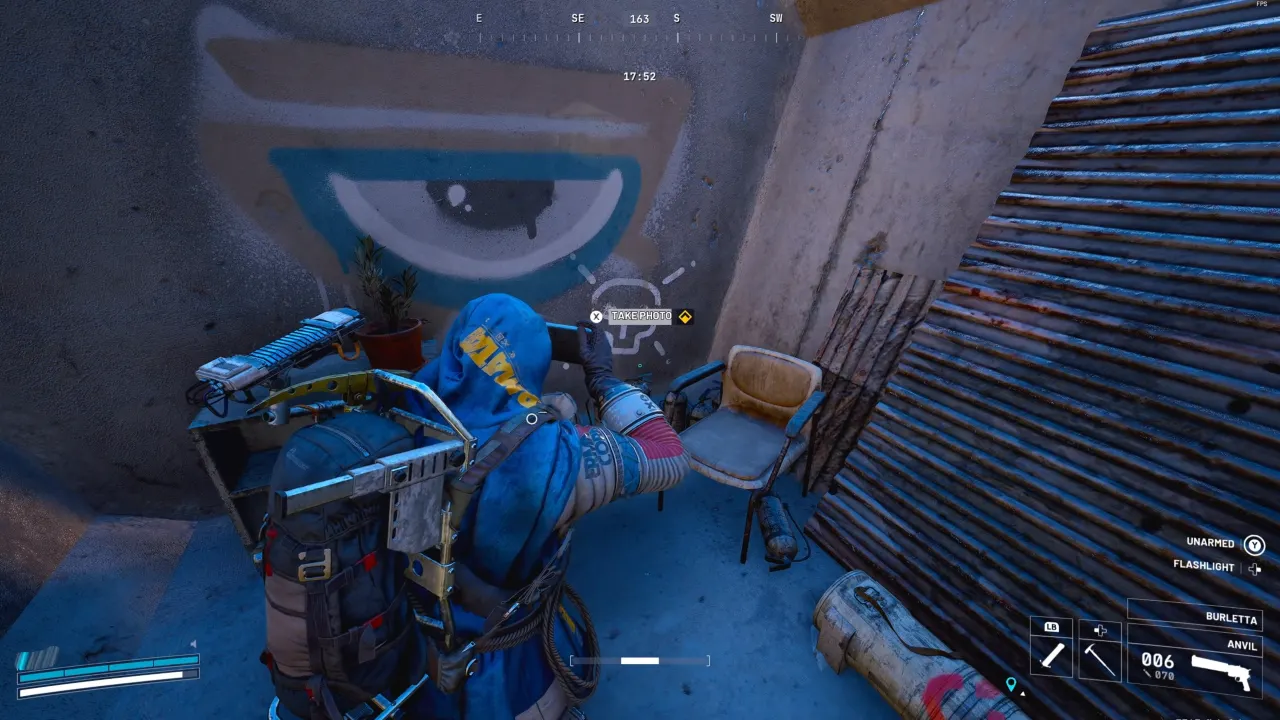Click the d-pad icon next to FLASHLIGHT

coord(1255,570)
